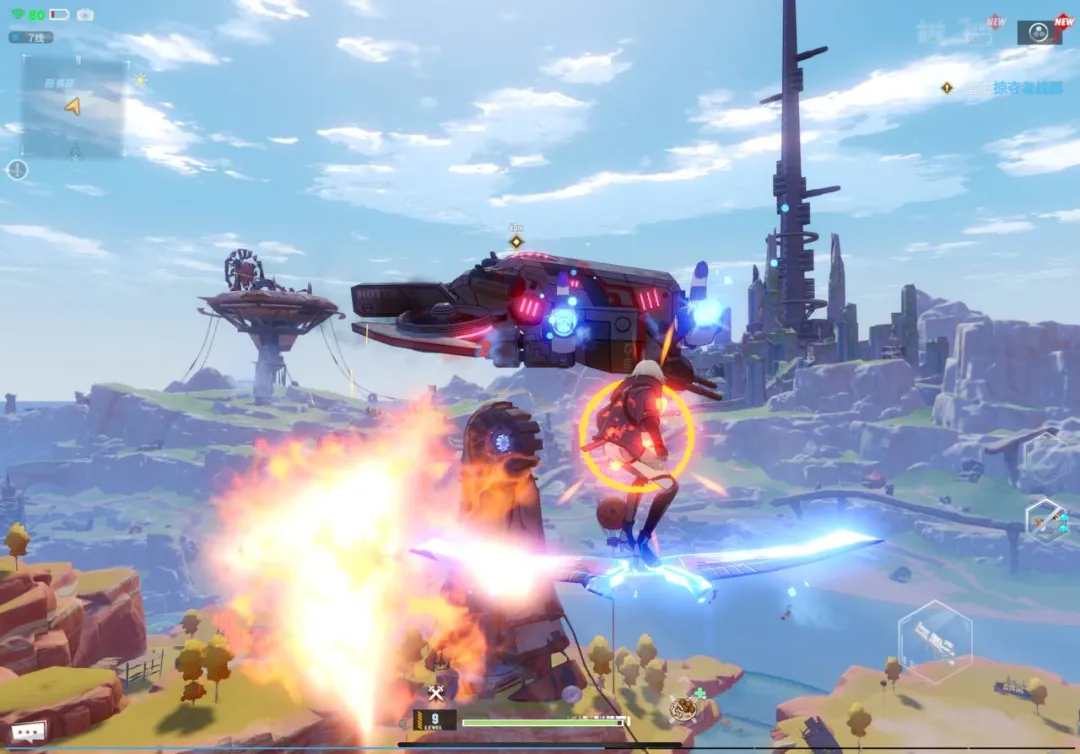Open the minimap in the corner
Screen dimensions: 1080x754
[74, 107]
